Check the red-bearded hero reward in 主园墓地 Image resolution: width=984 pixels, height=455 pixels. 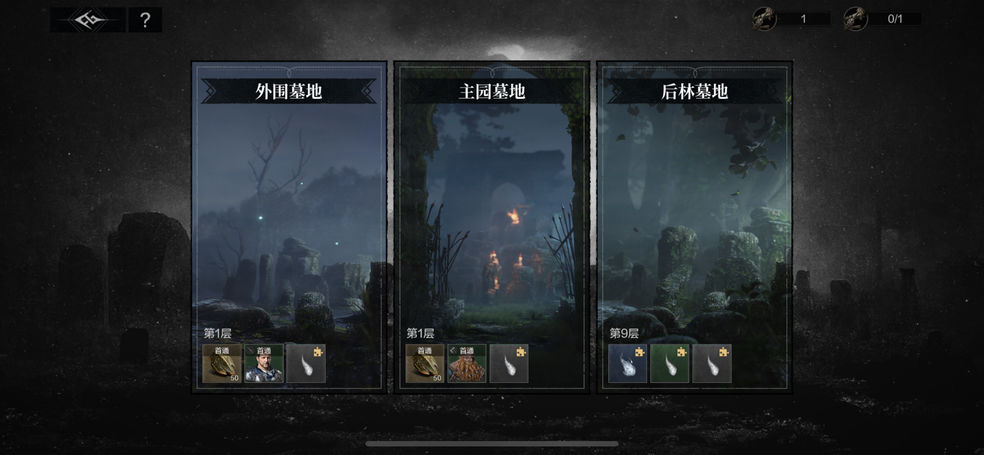(x=467, y=364)
